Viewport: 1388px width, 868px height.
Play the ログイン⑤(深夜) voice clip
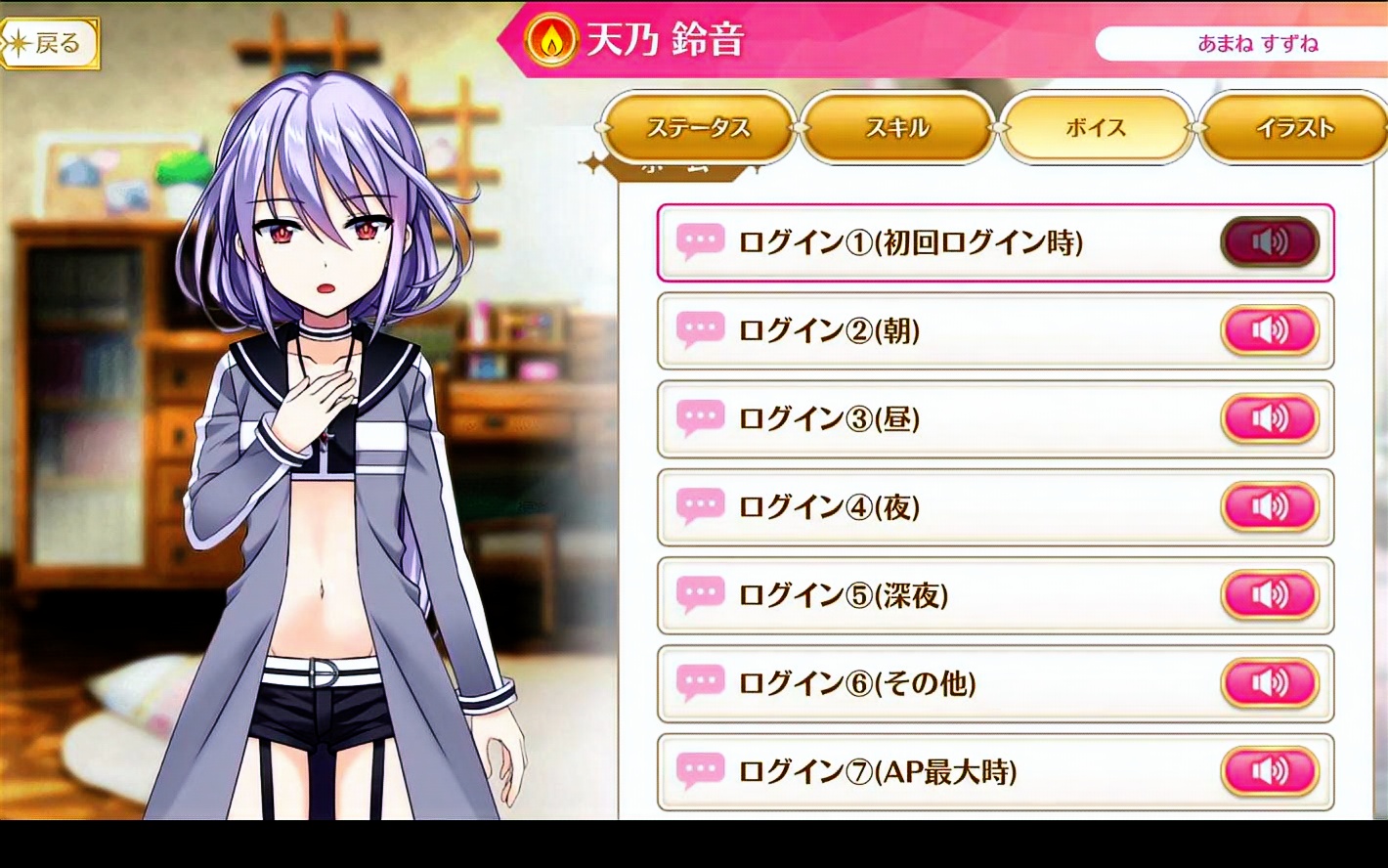(1269, 594)
